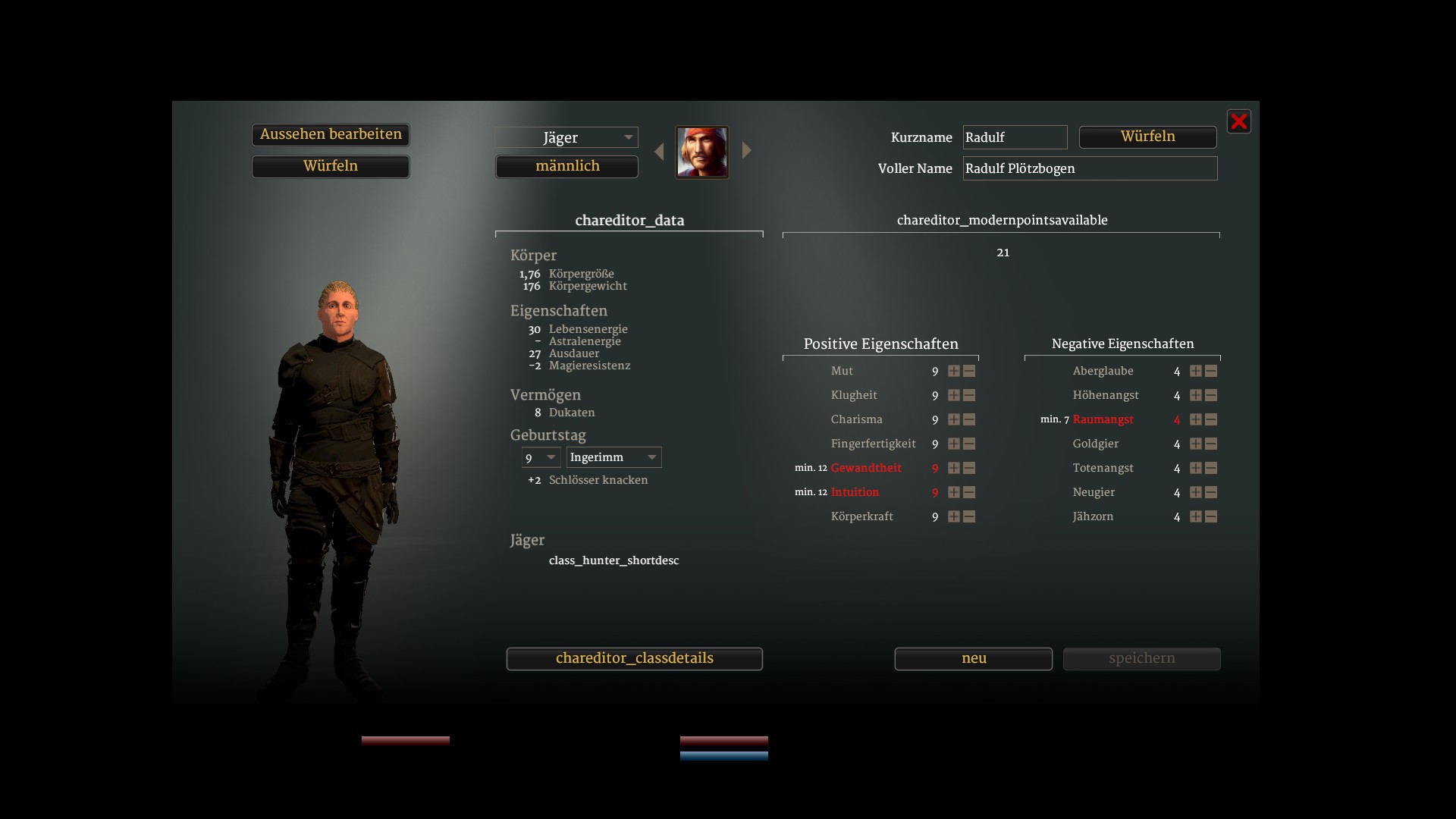Image resolution: width=1456 pixels, height=819 pixels.
Task: Open the Jäger class dropdown
Action: [566, 137]
